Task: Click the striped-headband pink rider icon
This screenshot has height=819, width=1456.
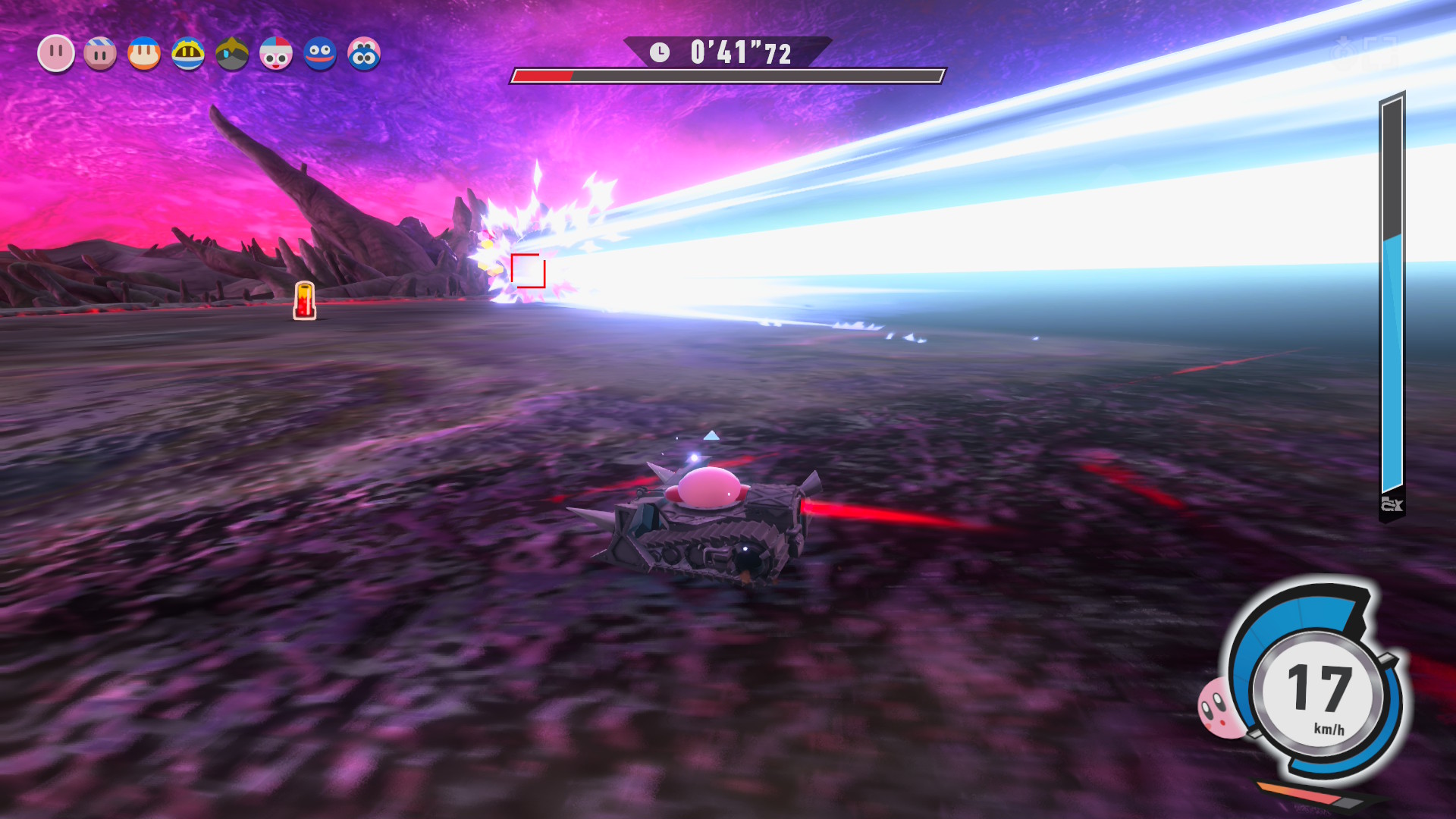Action: [100, 54]
